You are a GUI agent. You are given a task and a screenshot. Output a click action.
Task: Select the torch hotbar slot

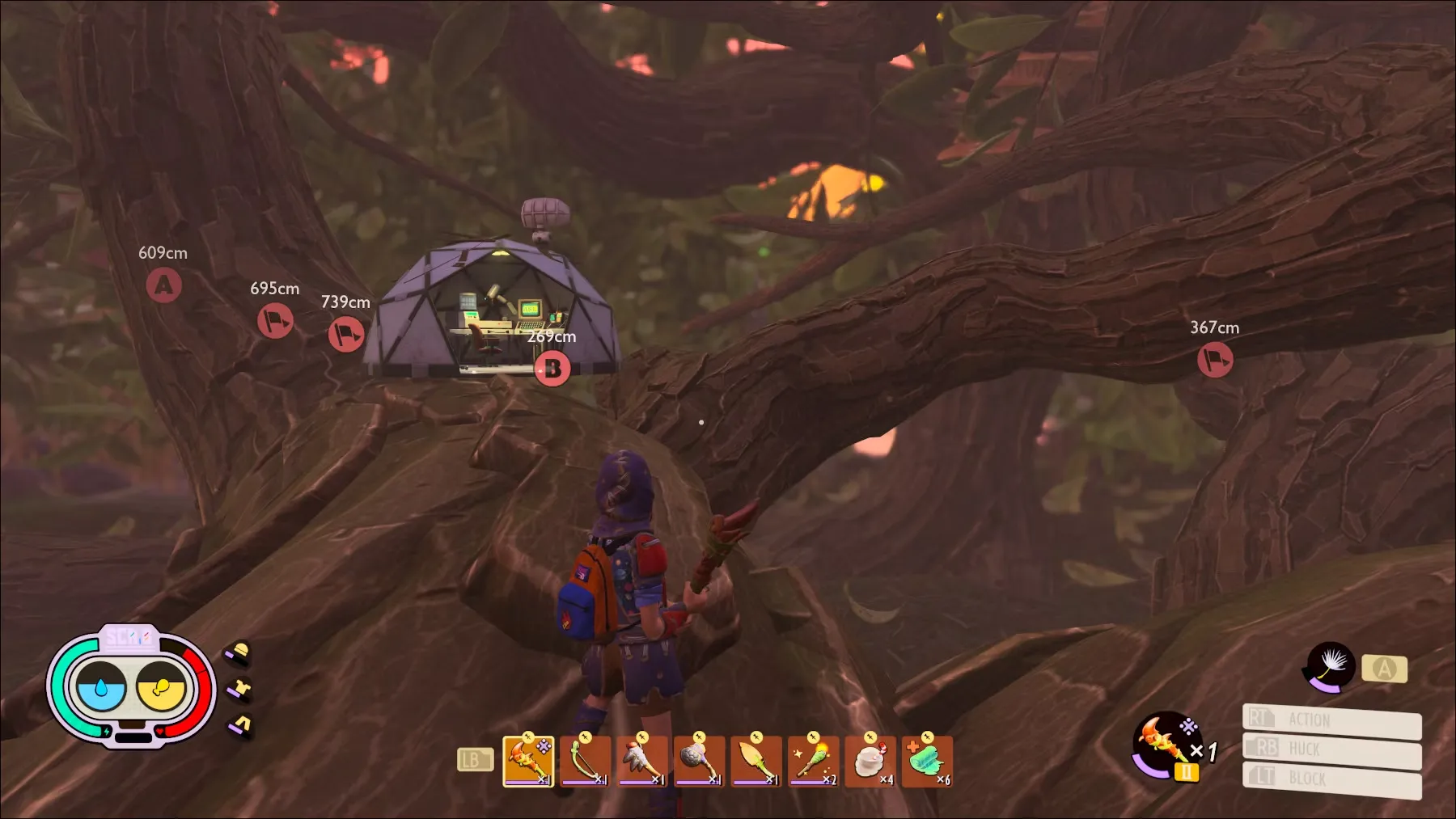pos(812,761)
